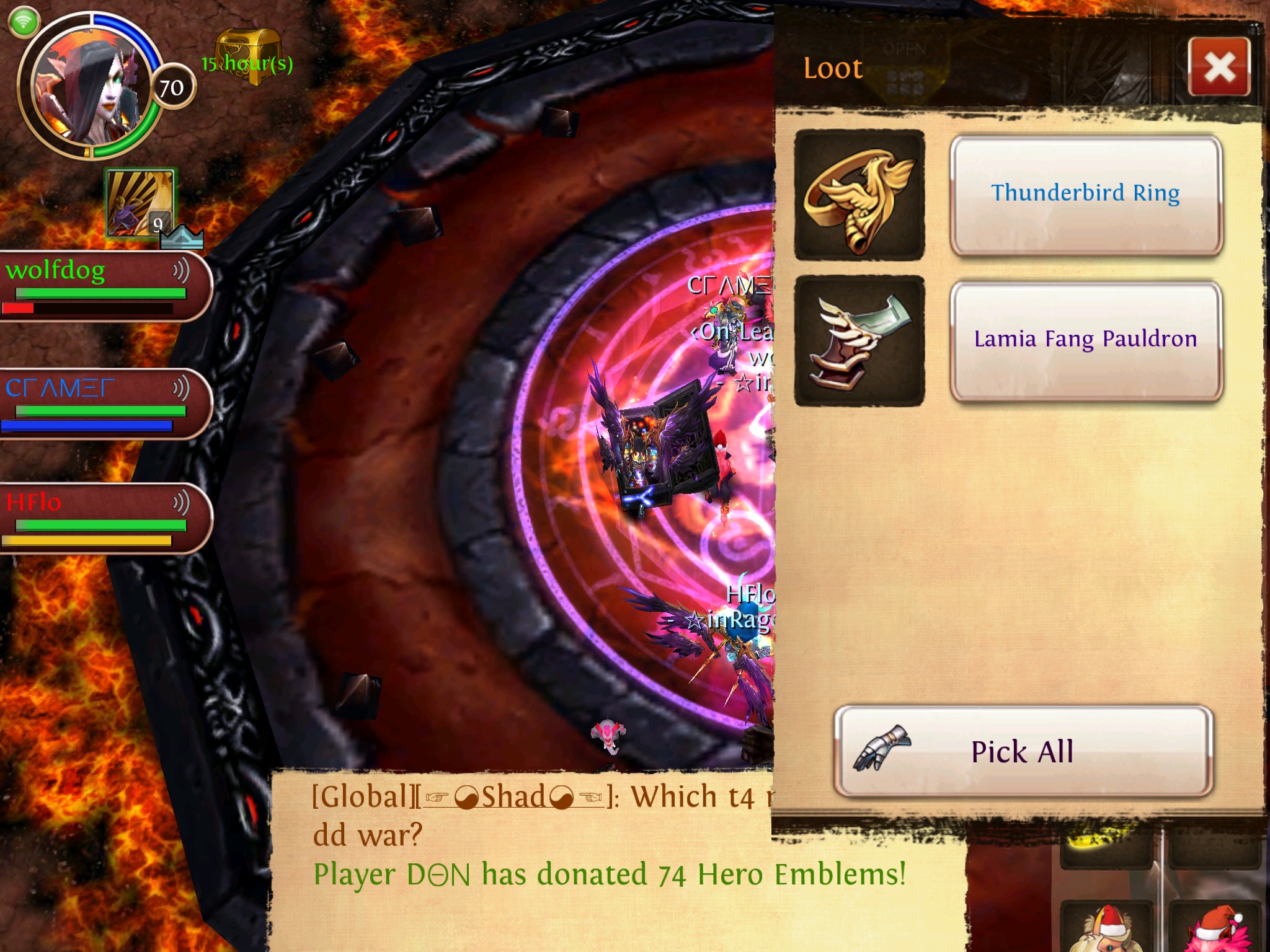Select the Lamia Fang Pauldron icon

click(859, 340)
